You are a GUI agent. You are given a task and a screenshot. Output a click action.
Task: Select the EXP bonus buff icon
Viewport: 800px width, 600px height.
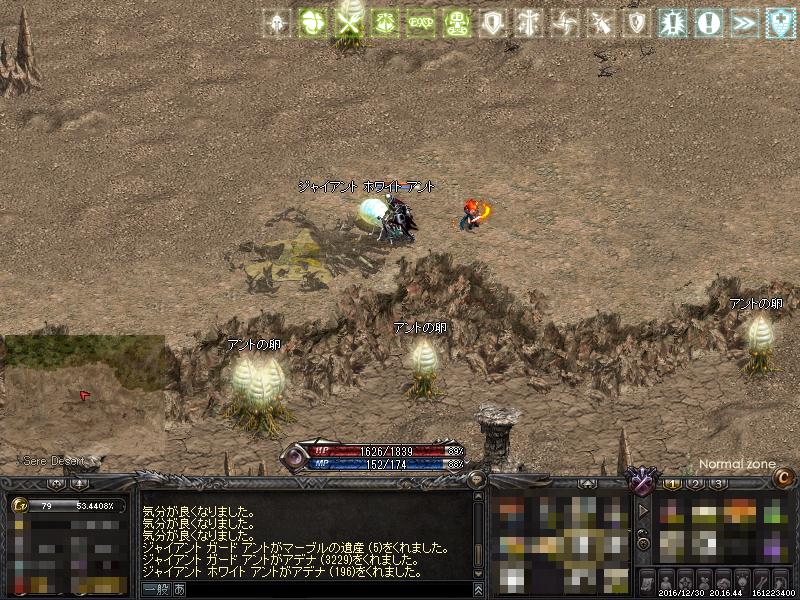click(420, 22)
